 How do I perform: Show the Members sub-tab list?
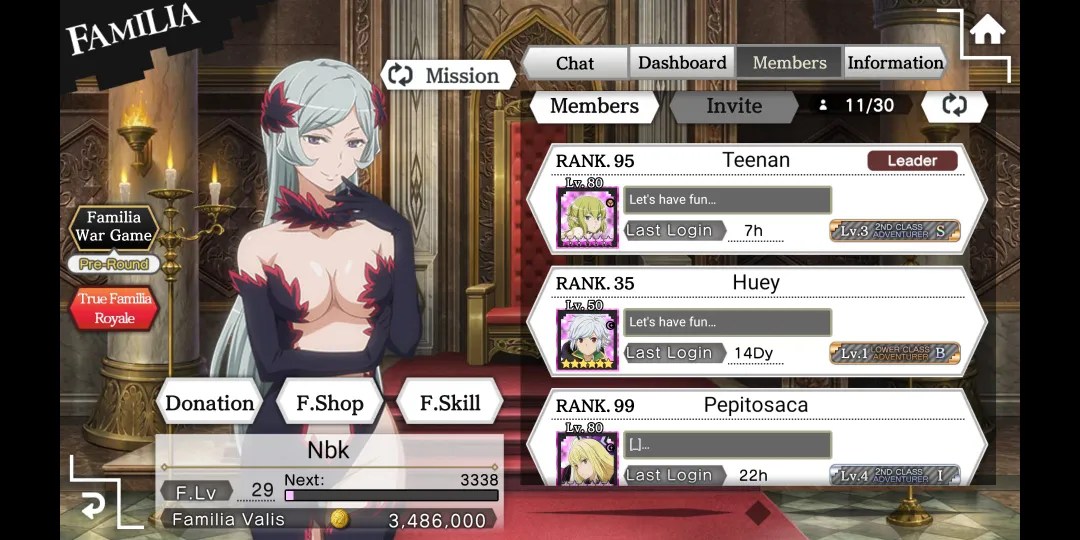coord(594,106)
